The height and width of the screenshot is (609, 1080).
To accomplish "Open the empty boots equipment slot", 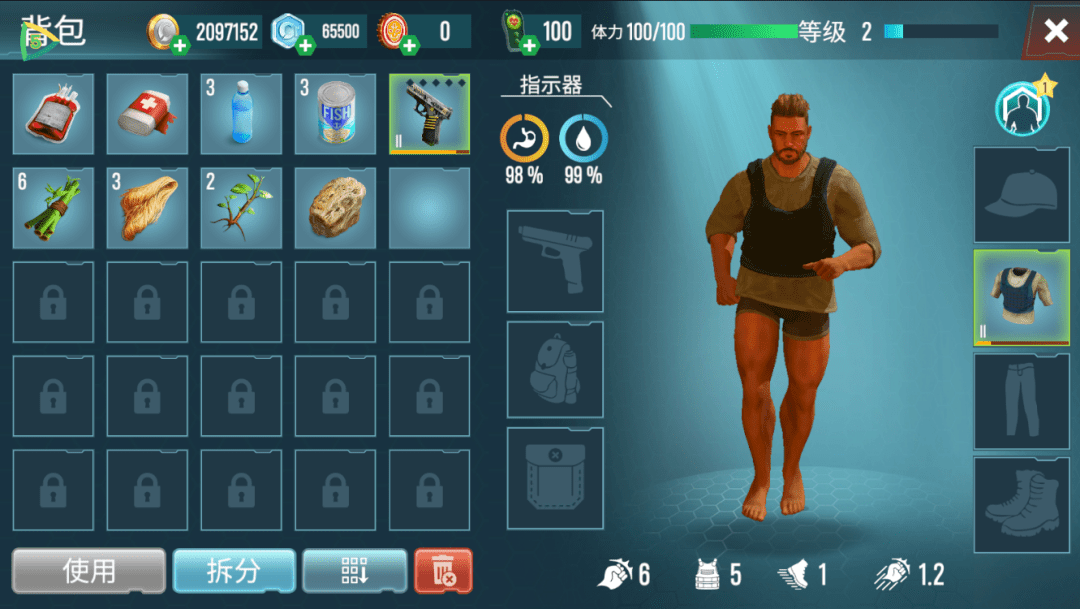I will pos(1021,504).
